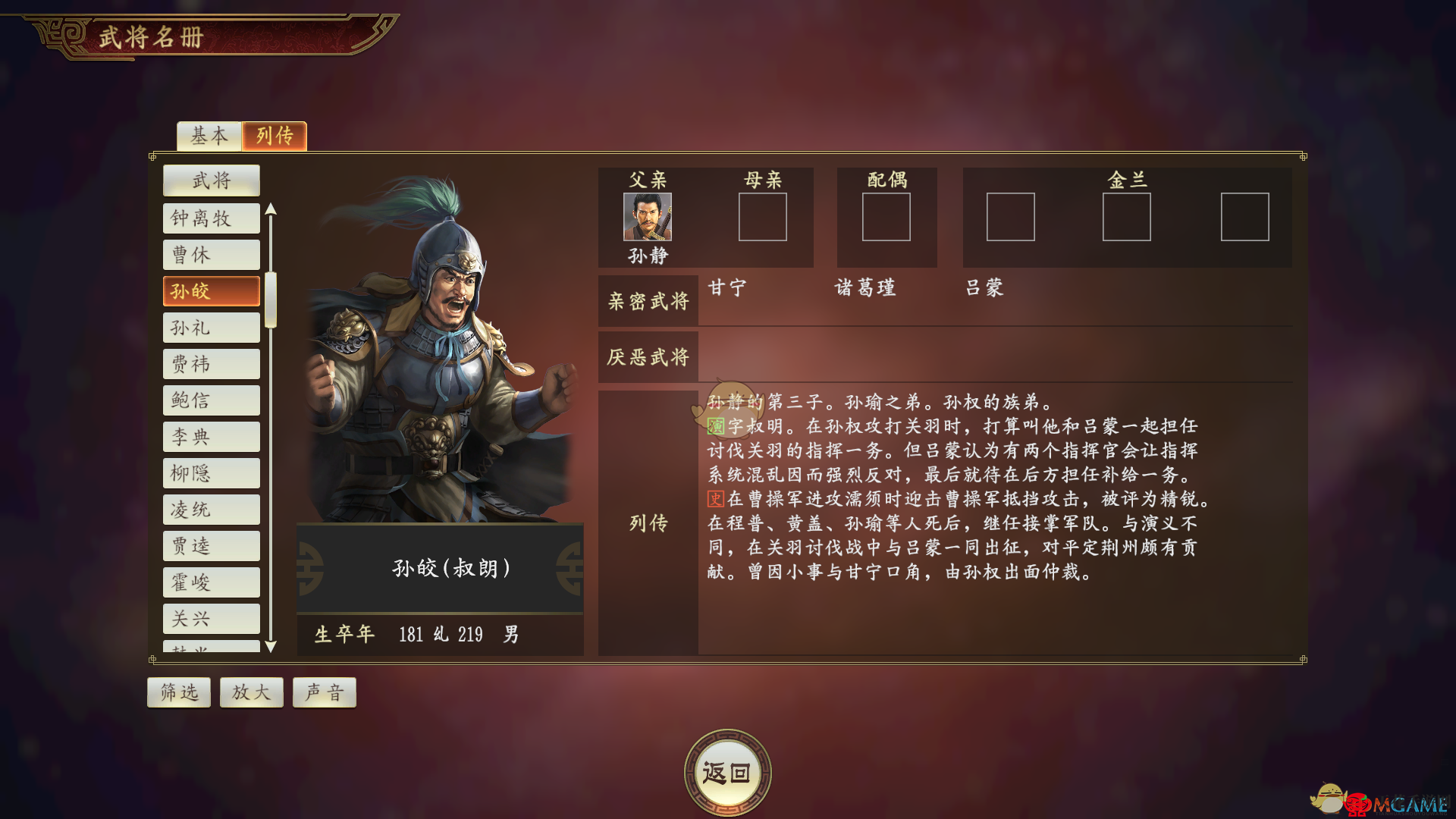
Task: Select the highlighted 孙皎 entry
Action: [212, 291]
